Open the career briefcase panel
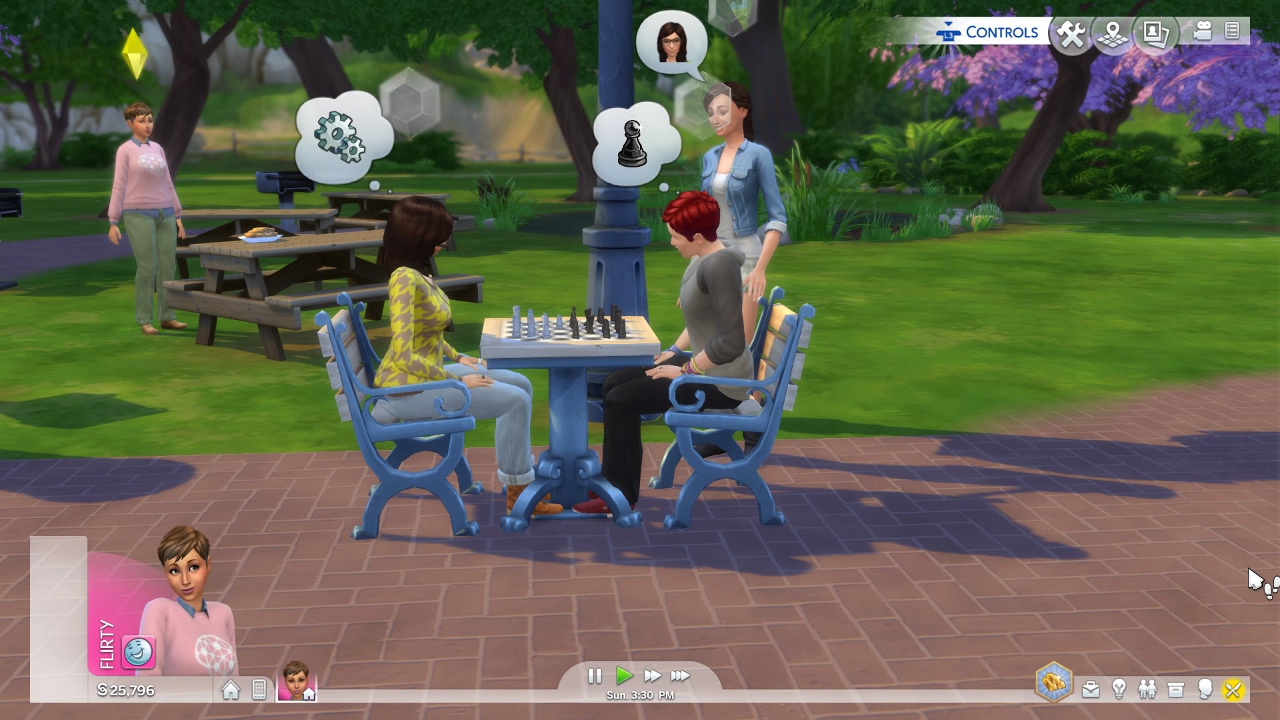The height and width of the screenshot is (720, 1280). click(1091, 689)
